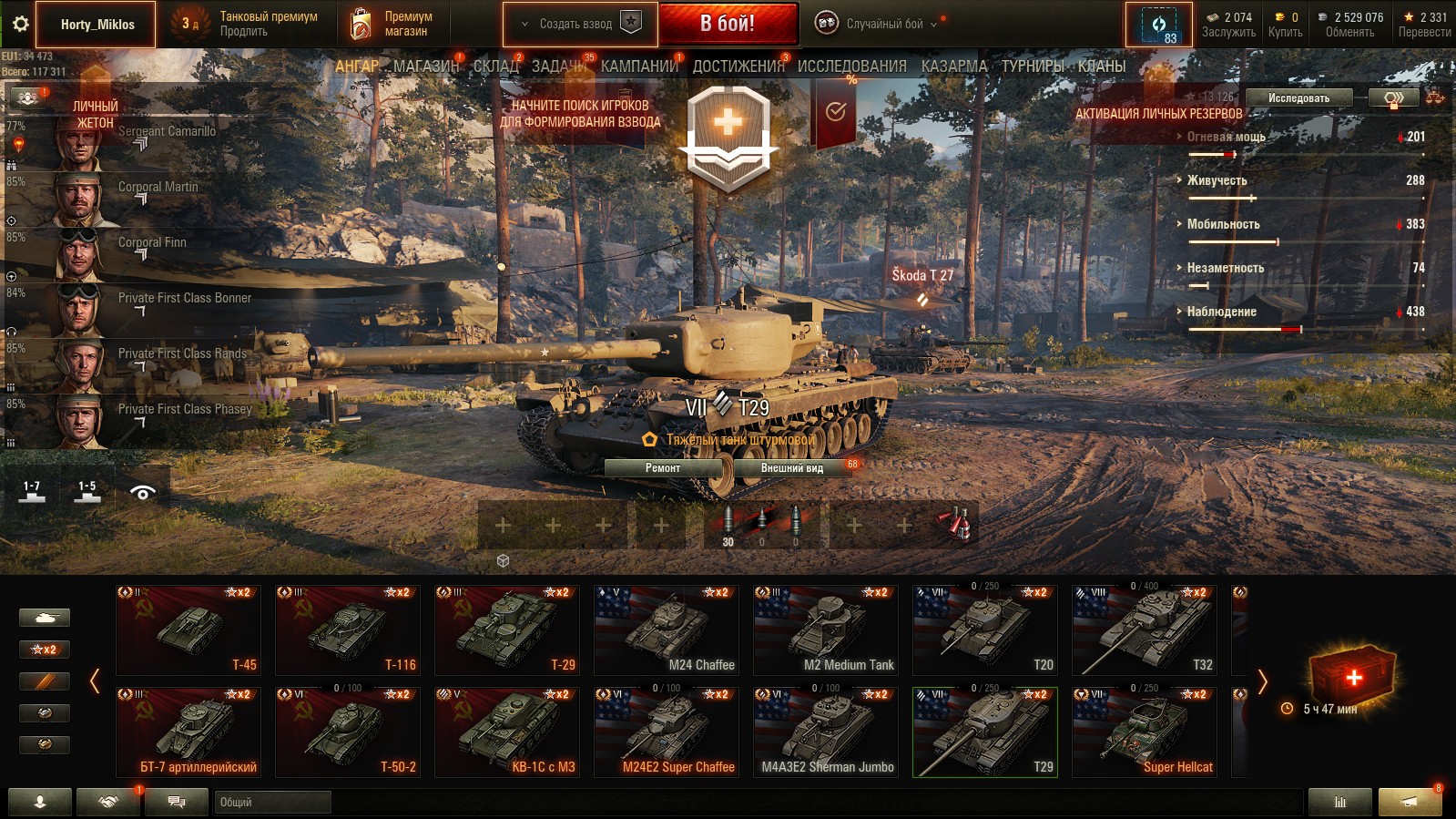This screenshot has height=819, width=1456.
Task: Open the settings gear menu
Action: click(20, 25)
